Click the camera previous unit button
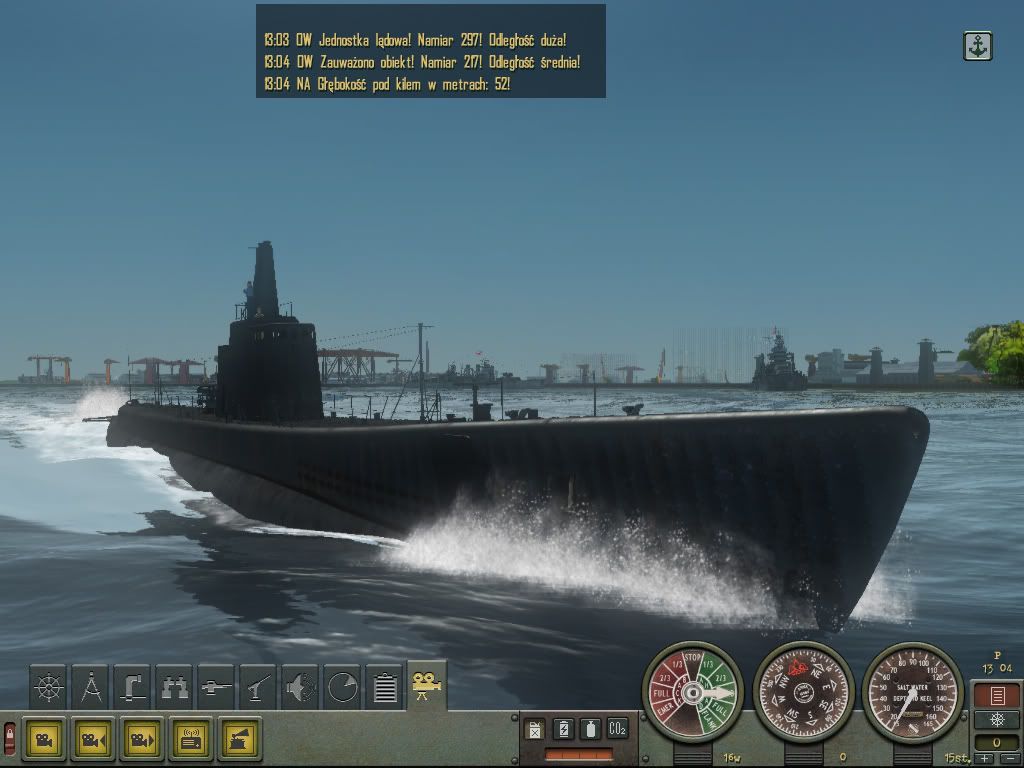The width and height of the screenshot is (1024, 768). [93, 739]
